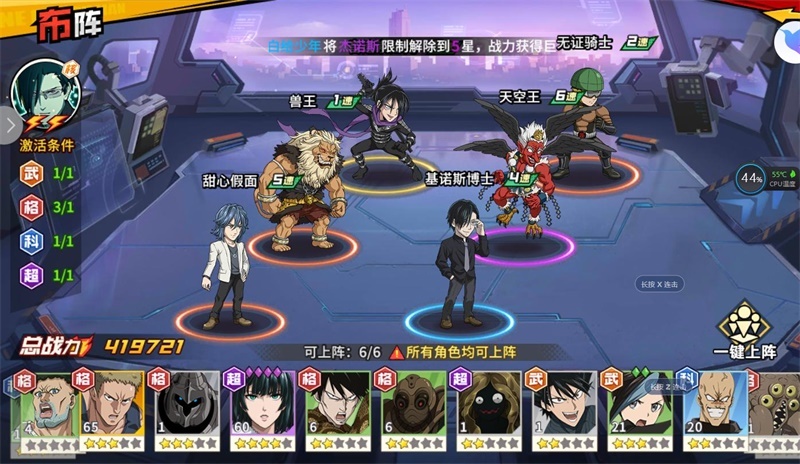
Task: Expand the left side panel arrow
Action: tap(10, 124)
